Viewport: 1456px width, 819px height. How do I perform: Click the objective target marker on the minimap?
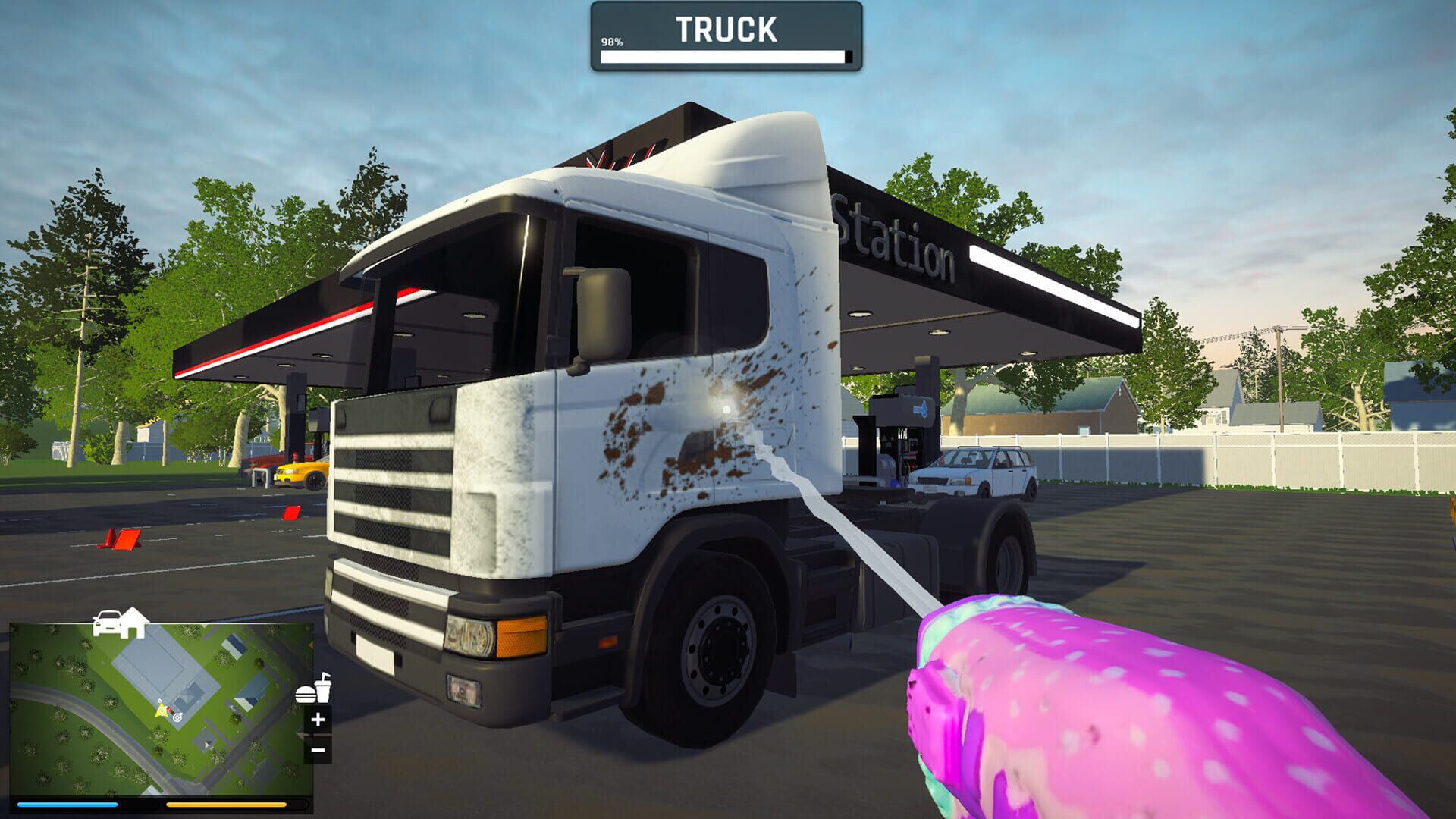(x=177, y=718)
